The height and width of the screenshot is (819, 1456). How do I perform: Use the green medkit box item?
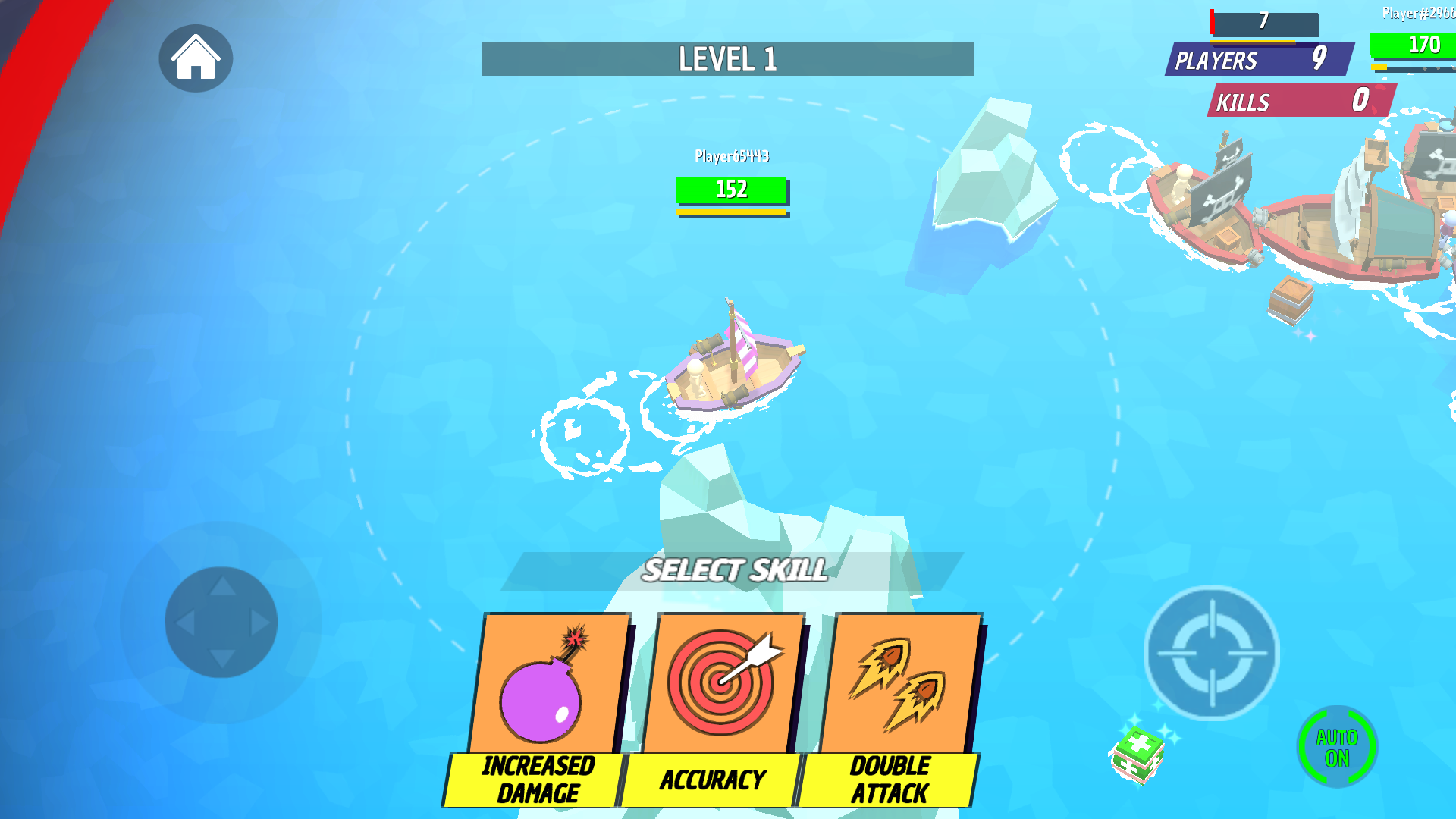pyautogui.click(x=1137, y=753)
